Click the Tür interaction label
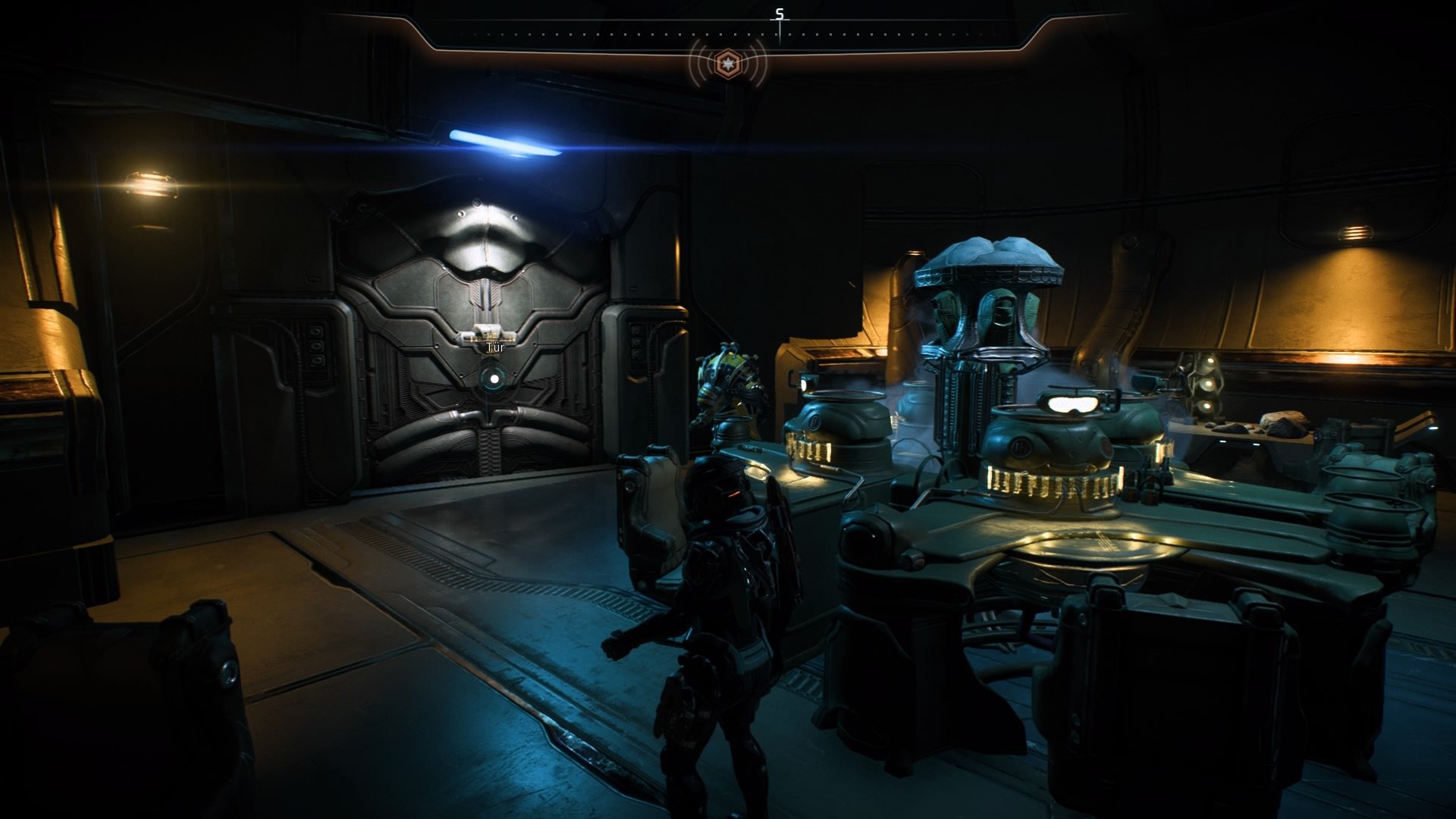This screenshot has width=1456, height=819. pos(494,346)
